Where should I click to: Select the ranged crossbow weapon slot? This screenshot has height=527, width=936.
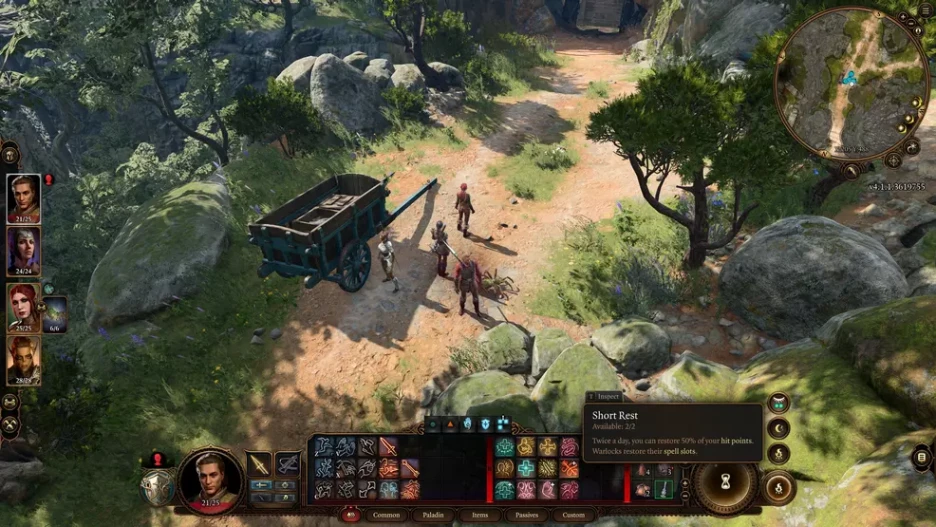(x=287, y=464)
